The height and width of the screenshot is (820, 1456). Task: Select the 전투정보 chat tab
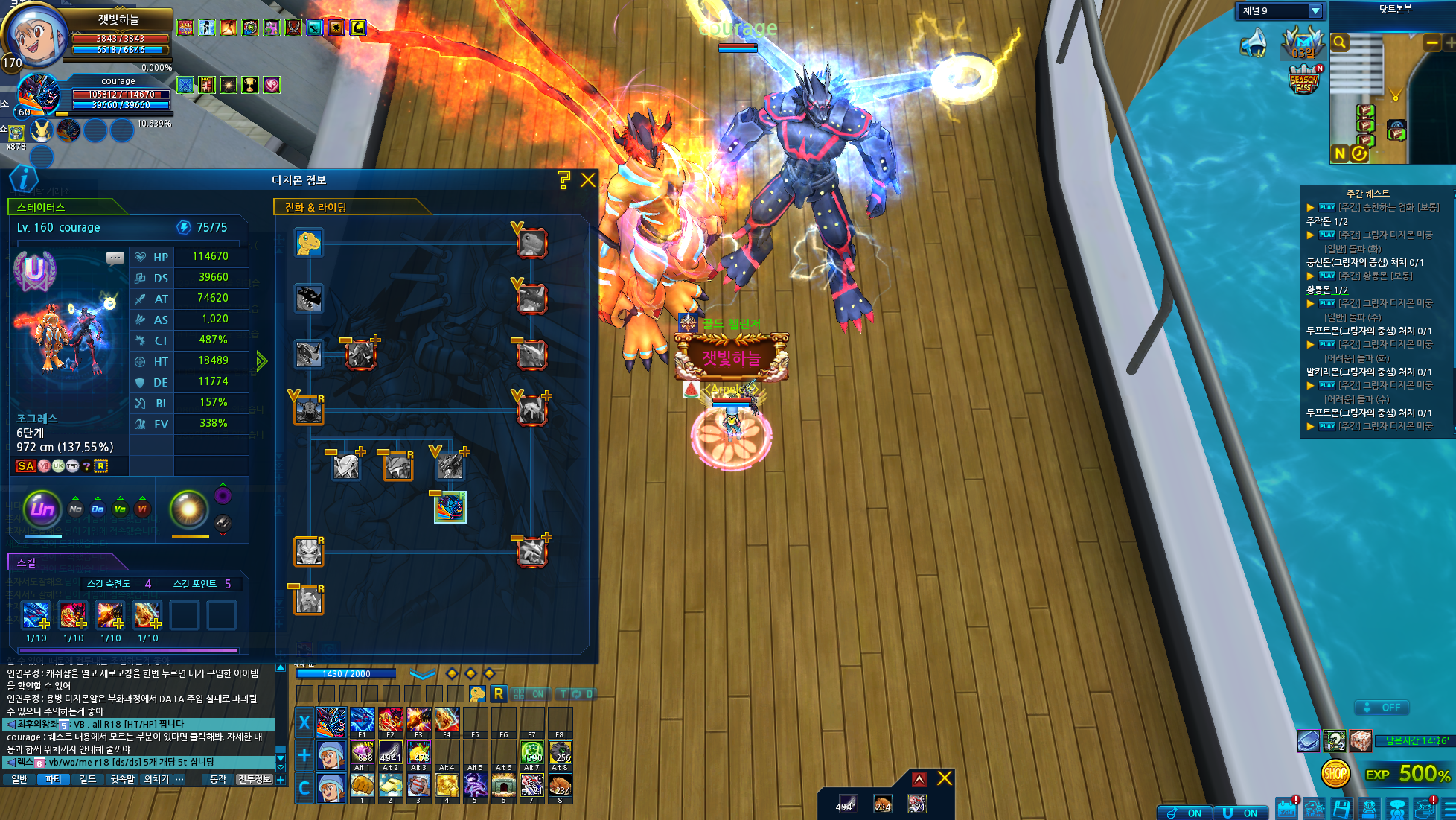(x=255, y=779)
